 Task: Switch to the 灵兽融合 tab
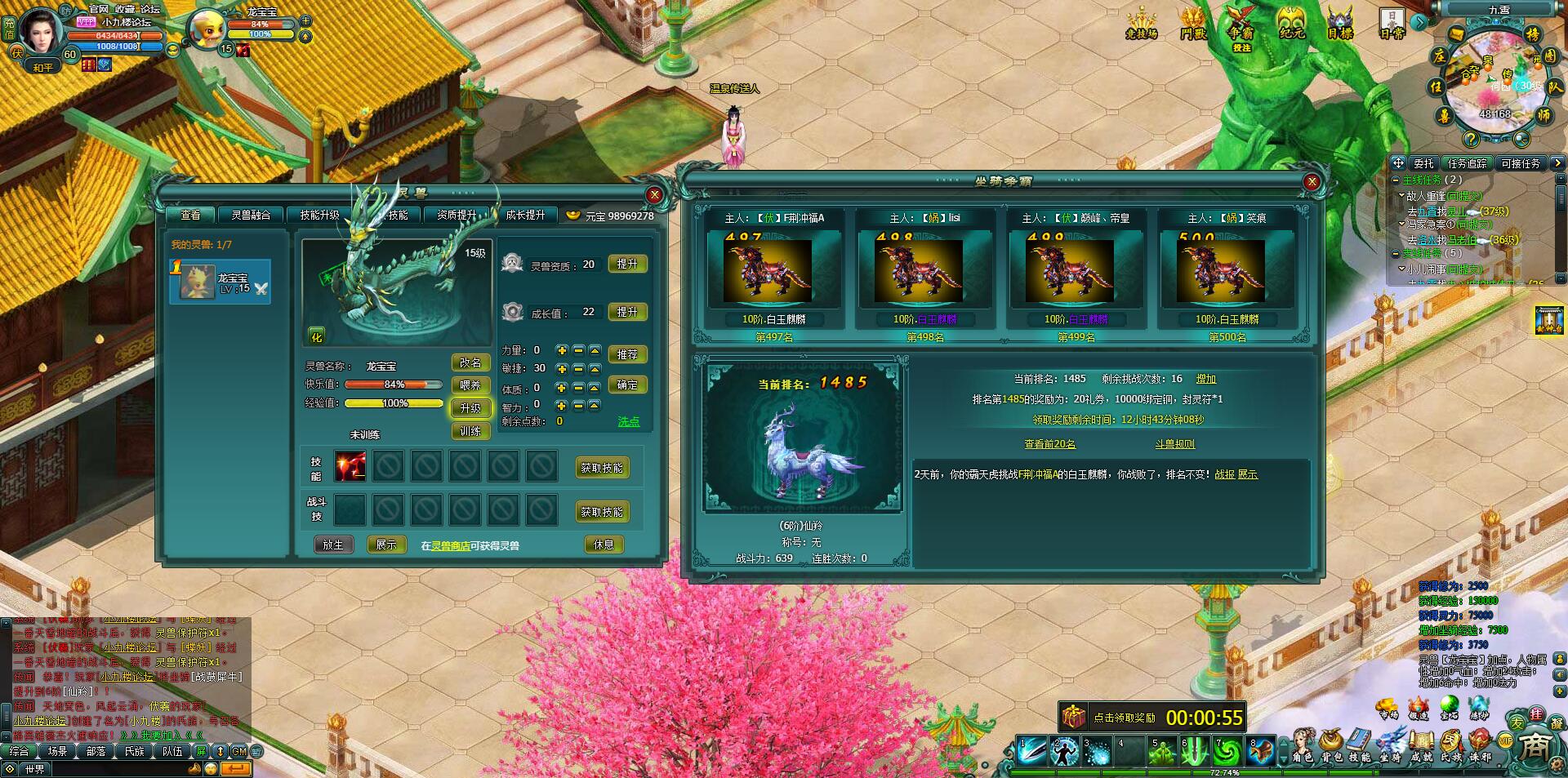[251, 215]
